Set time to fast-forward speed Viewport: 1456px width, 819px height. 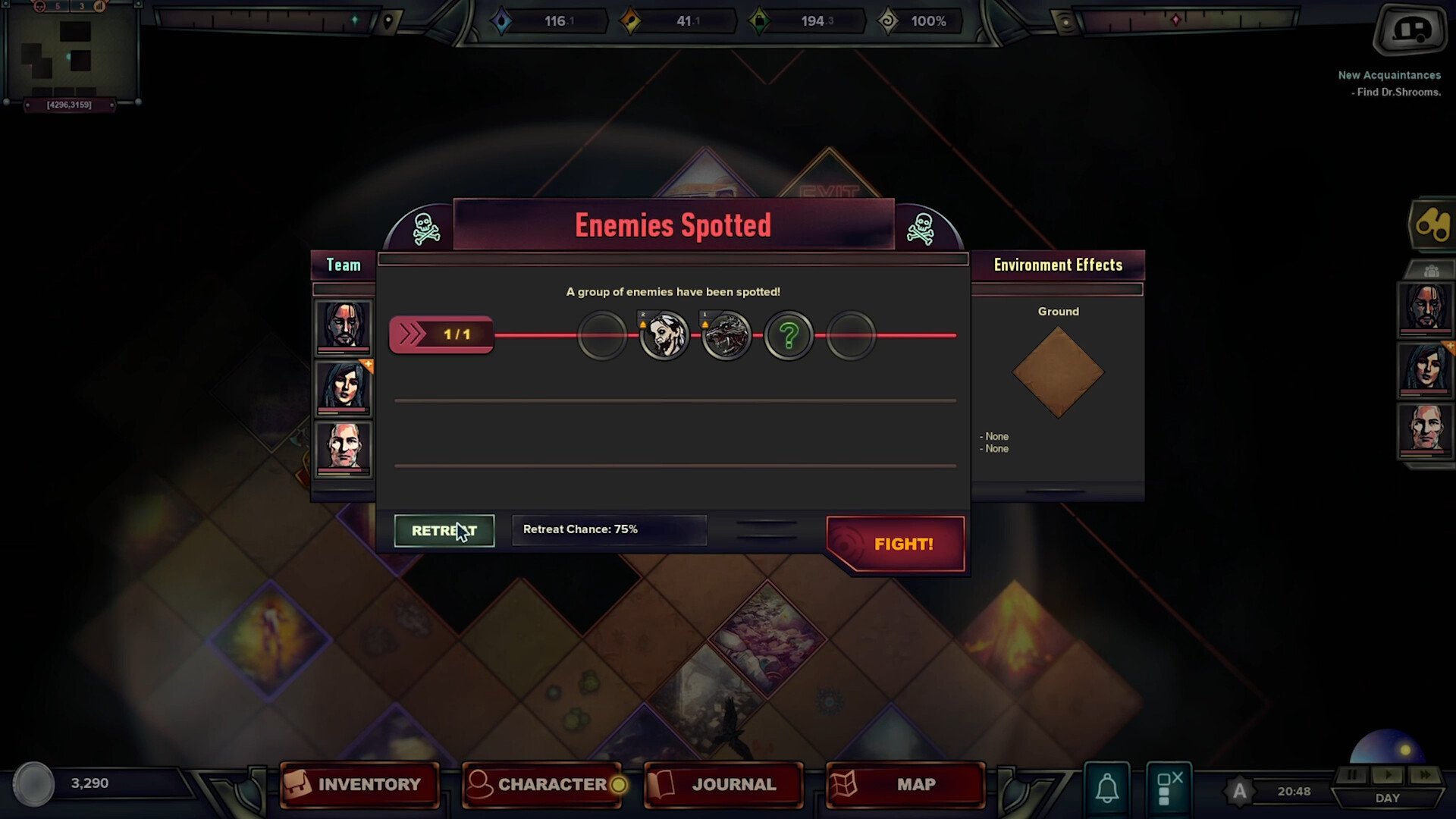(1425, 775)
